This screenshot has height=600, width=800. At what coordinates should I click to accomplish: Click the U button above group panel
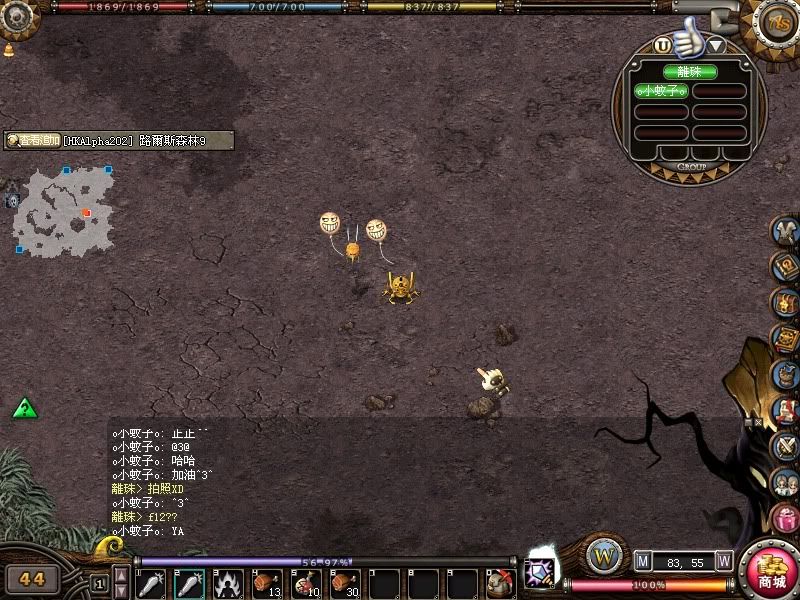[662, 45]
